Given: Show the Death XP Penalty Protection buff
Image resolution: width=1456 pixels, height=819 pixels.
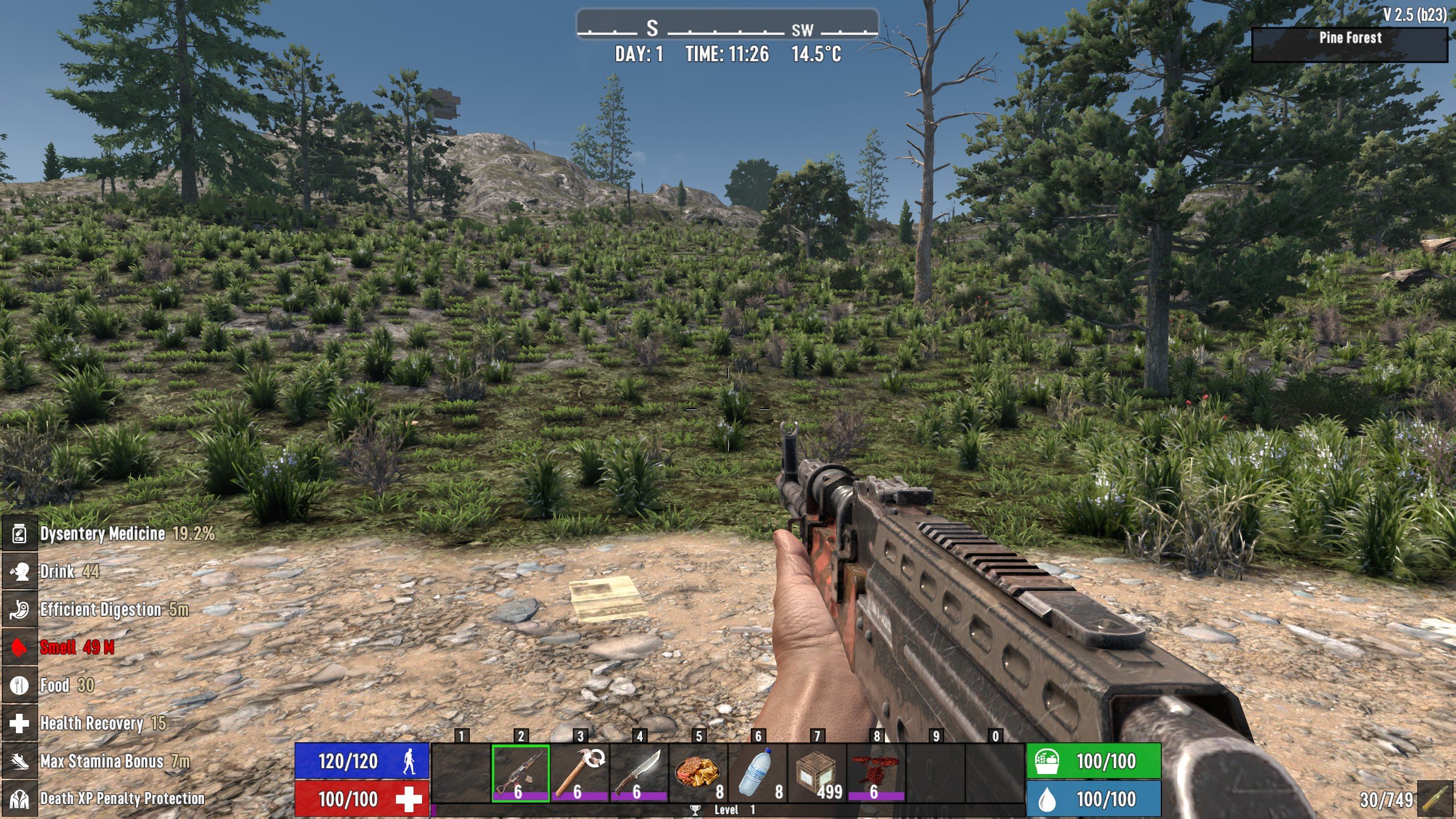Looking at the screenshot, I should tap(19, 799).
